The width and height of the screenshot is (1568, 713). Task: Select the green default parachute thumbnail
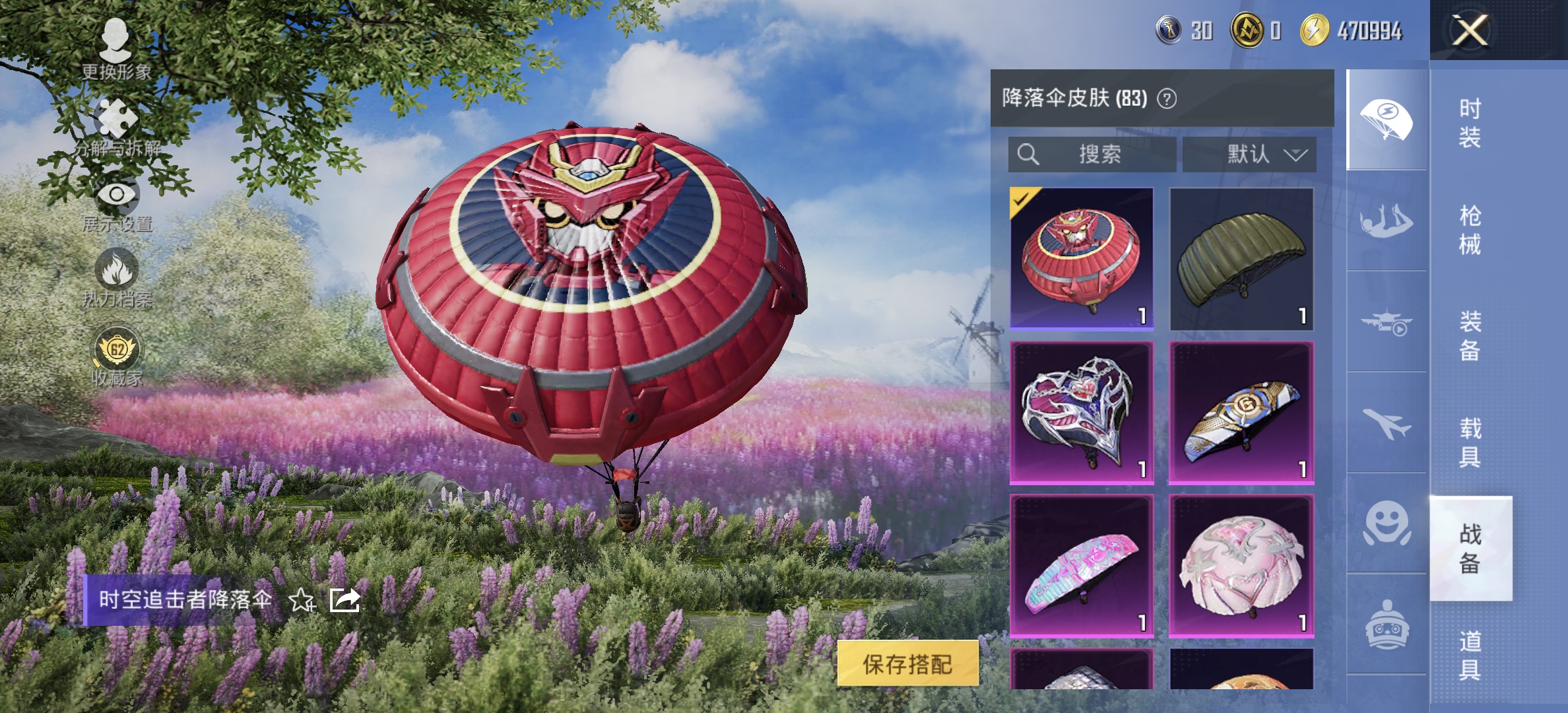(1241, 257)
